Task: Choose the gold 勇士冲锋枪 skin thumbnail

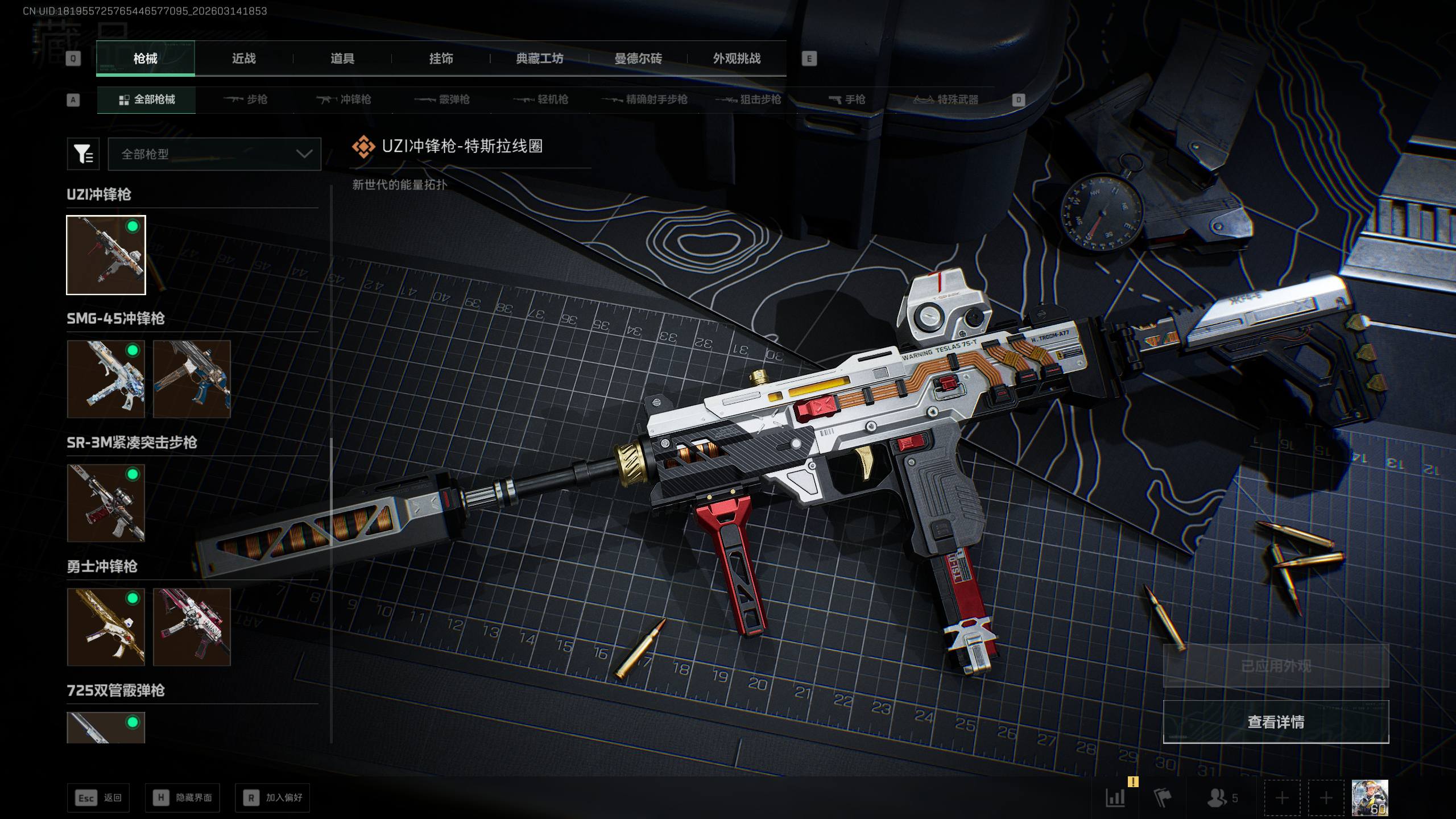Action: 106,627
